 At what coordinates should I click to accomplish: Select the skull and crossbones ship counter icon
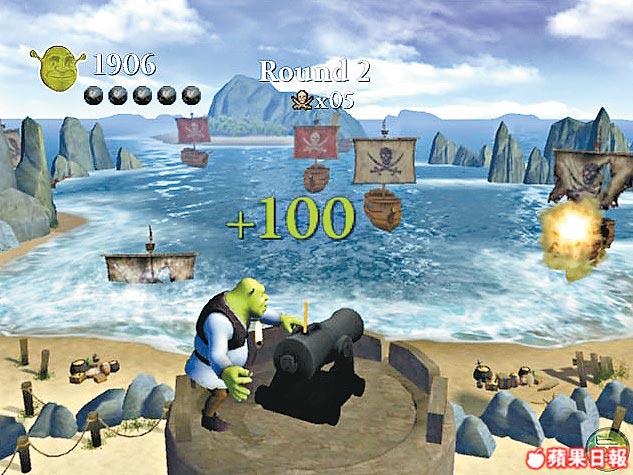coord(299,99)
